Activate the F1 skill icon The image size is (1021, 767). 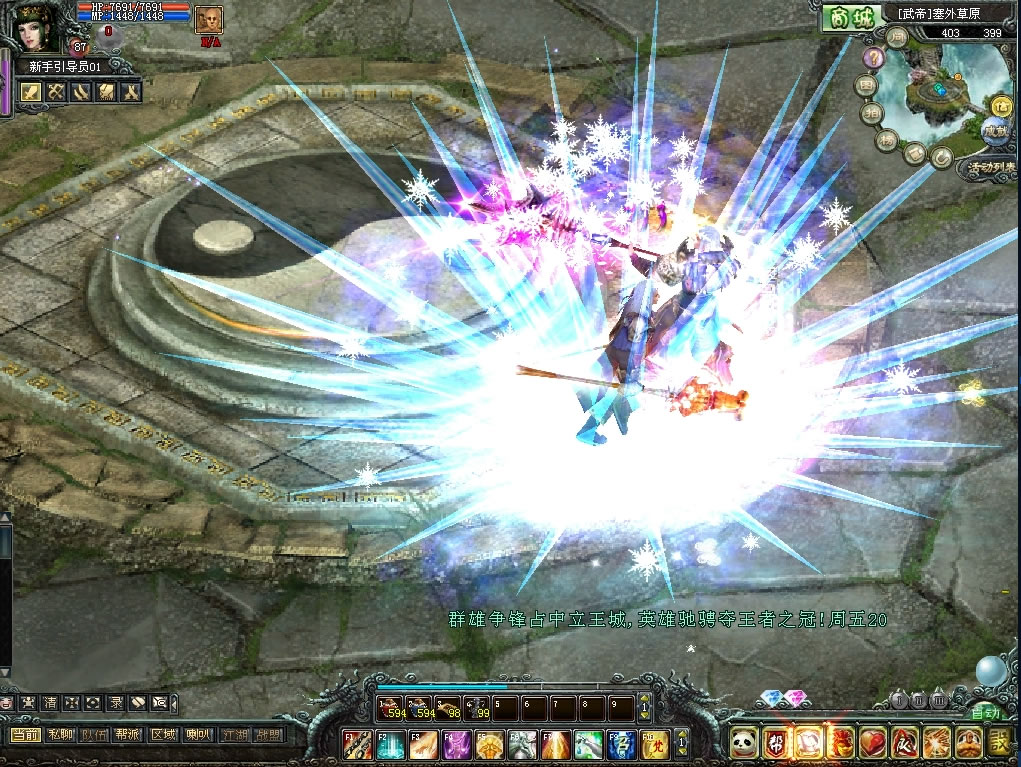pyautogui.click(x=359, y=744)
